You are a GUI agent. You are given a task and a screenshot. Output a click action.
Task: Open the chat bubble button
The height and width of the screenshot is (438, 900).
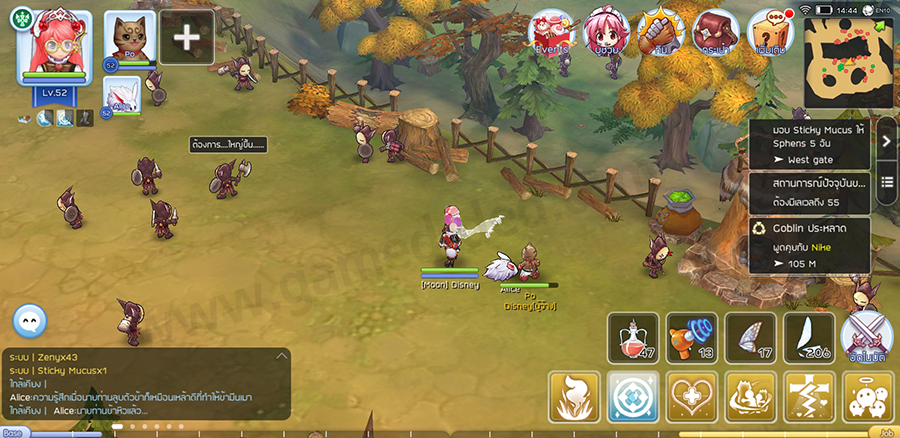(30, 320)
